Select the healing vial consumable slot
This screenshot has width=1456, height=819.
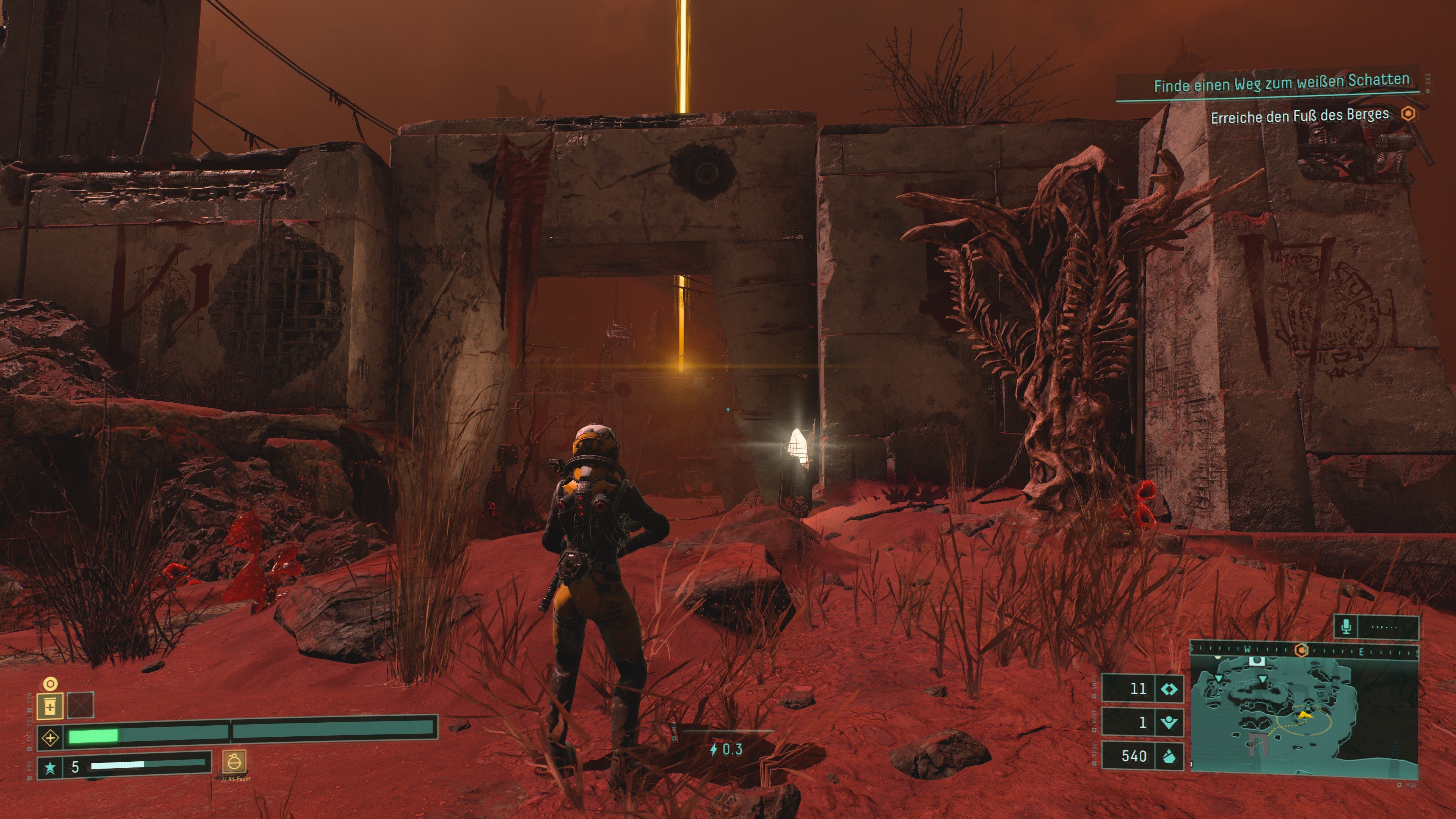click(x=50, y=706)
